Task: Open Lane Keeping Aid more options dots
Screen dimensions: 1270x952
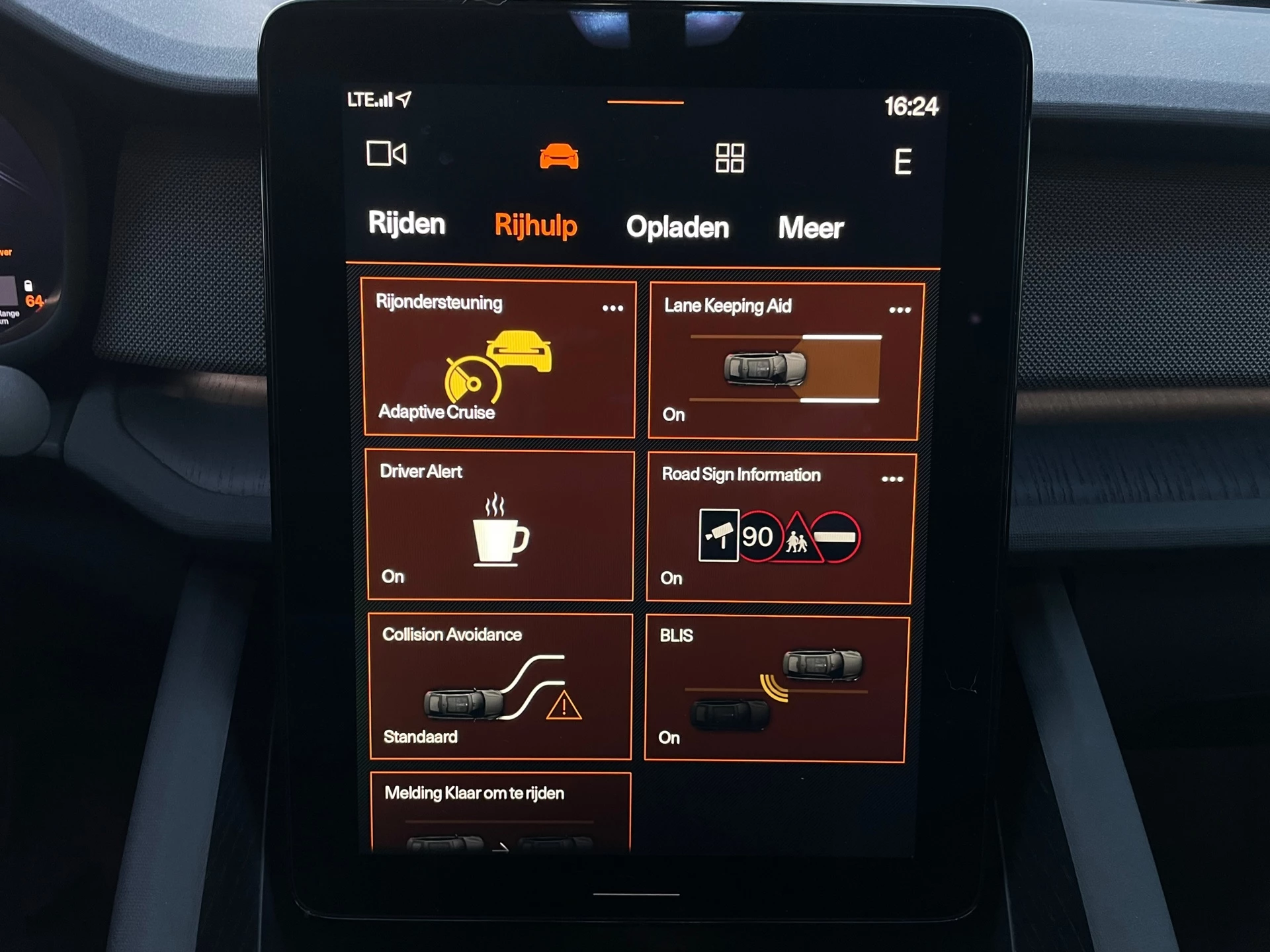Action: pyautogui.click(x=900, y=310)
